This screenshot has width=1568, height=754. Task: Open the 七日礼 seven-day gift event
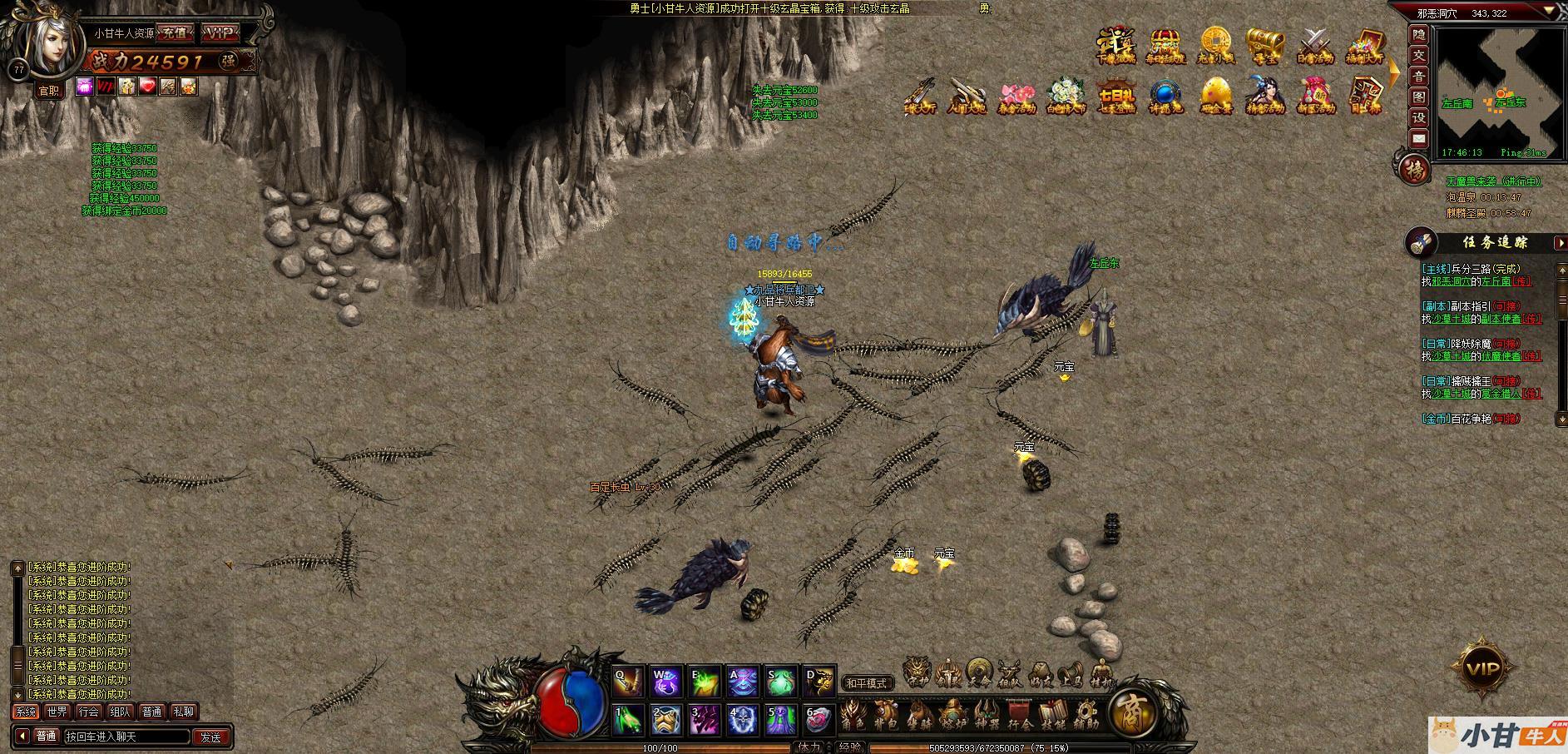pos(1115,97)
